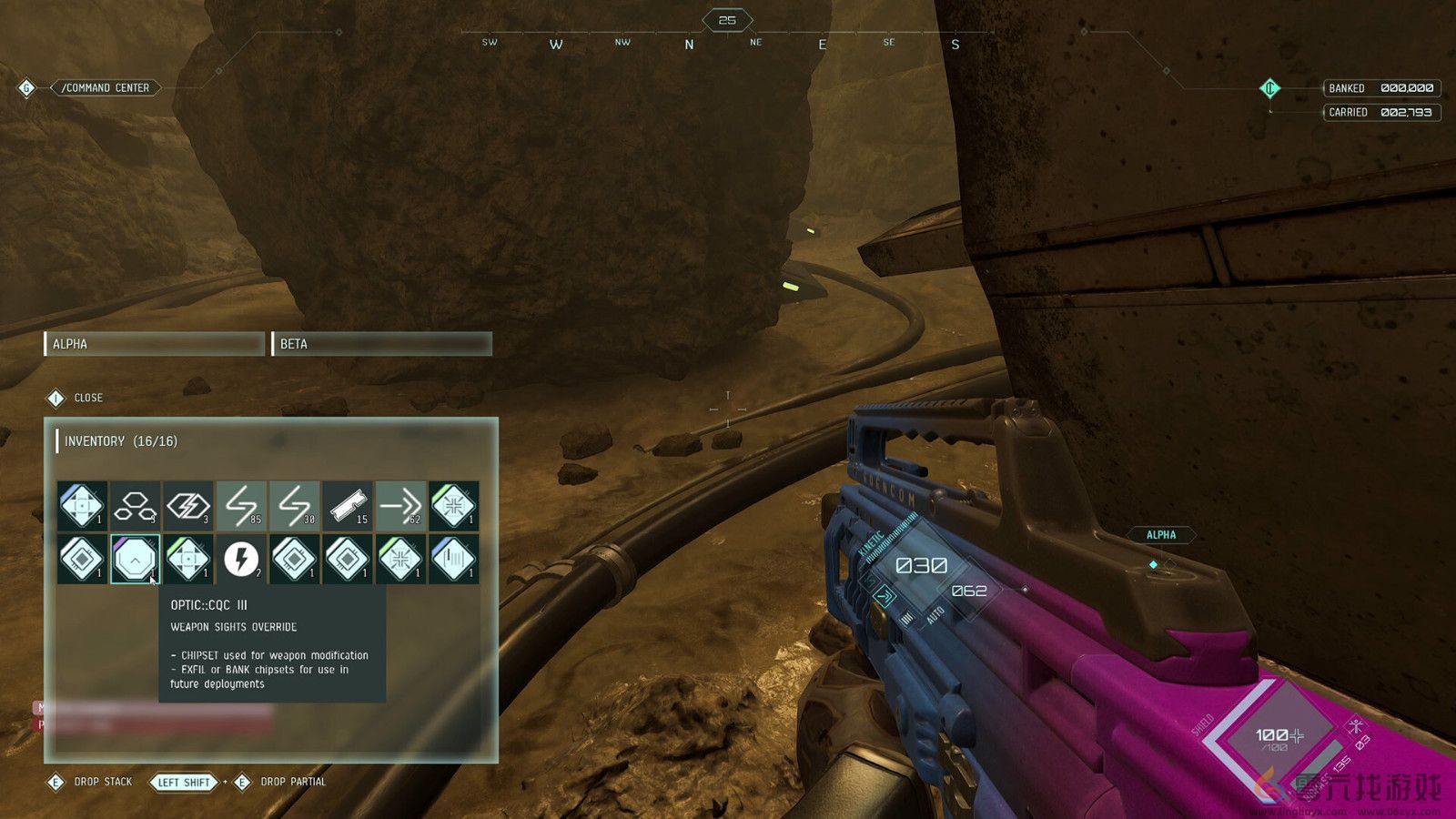Screen dimensions: 1456x819
Task: Select the lightning bolt item with count 2
Action: click(x=241, y=560)
